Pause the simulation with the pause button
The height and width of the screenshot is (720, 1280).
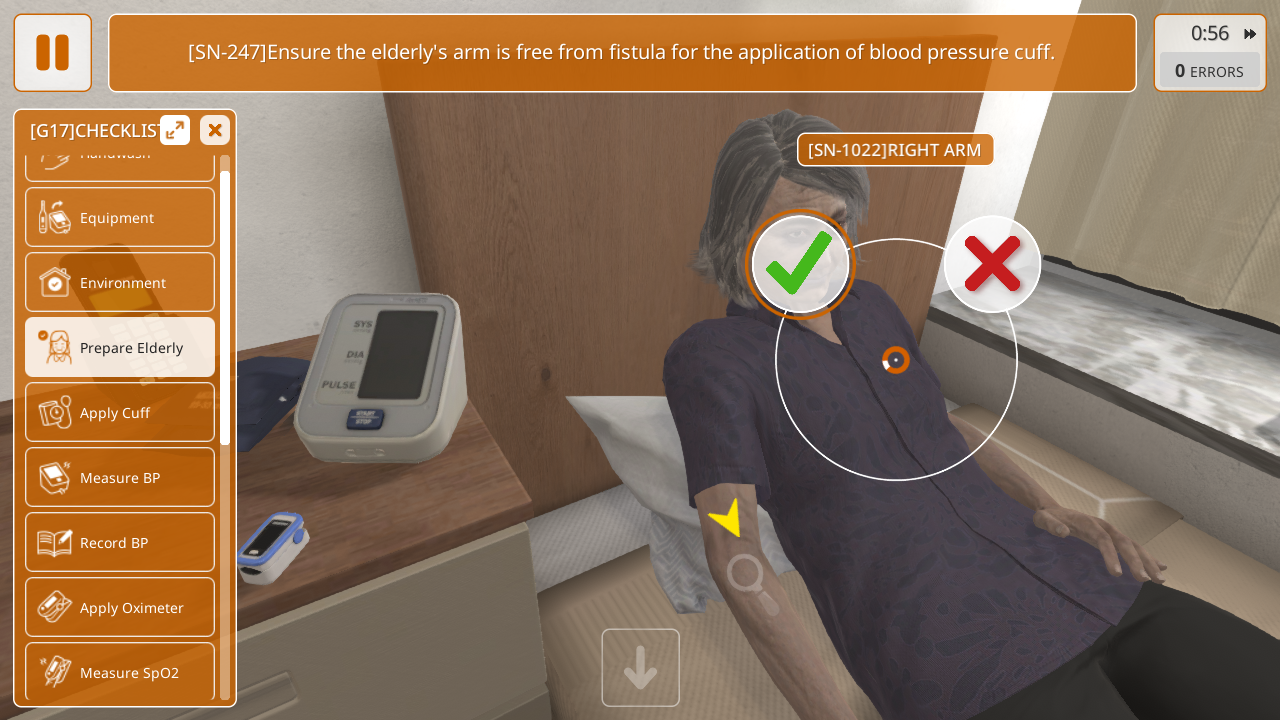pyautogui.click(x=52, y=52)
